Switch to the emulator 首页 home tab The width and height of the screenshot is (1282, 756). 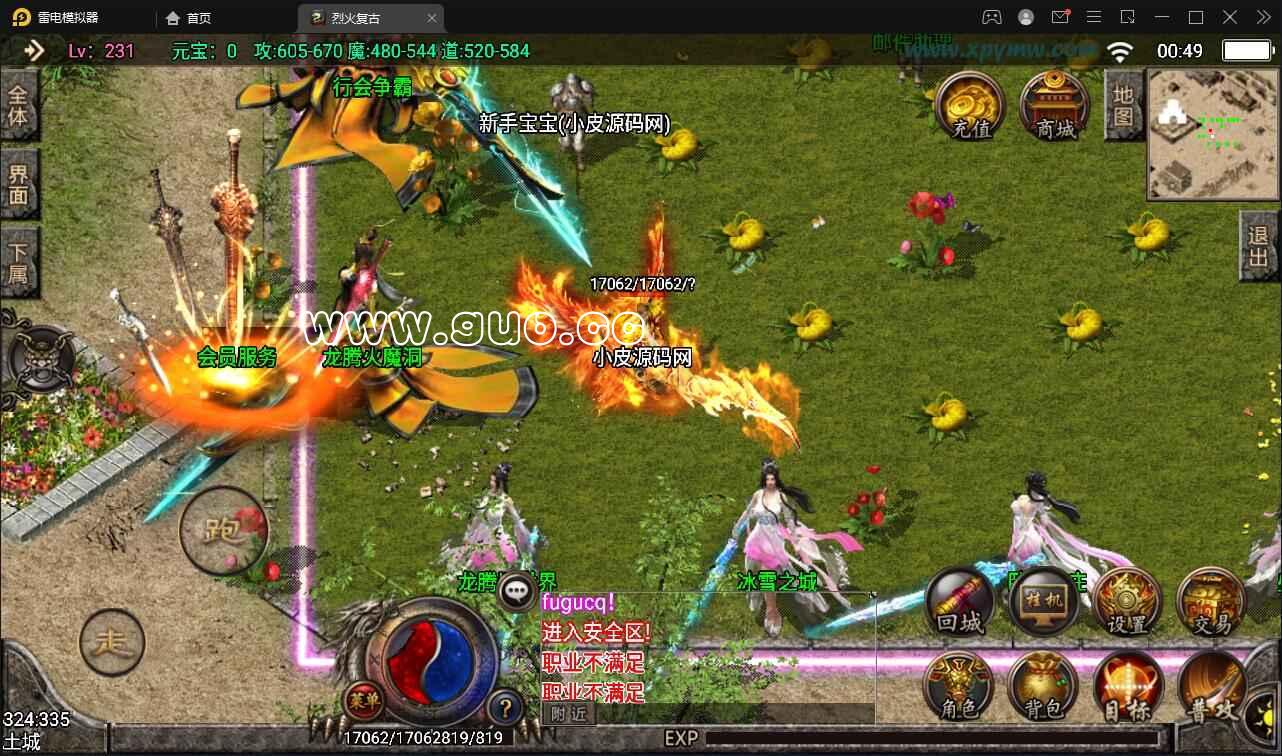tap(190, 18)
